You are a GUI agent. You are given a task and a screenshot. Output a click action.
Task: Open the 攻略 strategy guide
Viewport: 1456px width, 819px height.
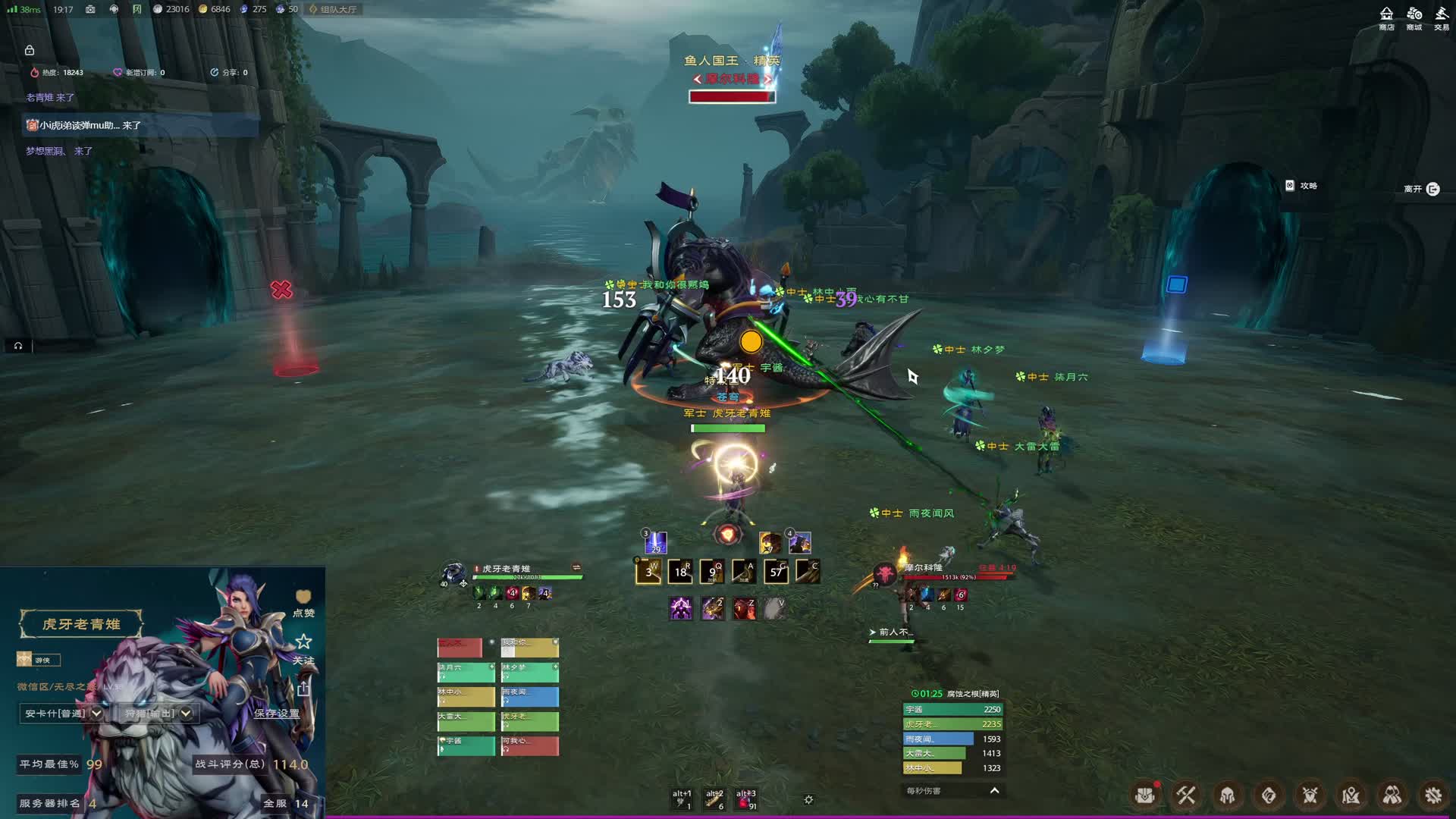[1301, 186]
